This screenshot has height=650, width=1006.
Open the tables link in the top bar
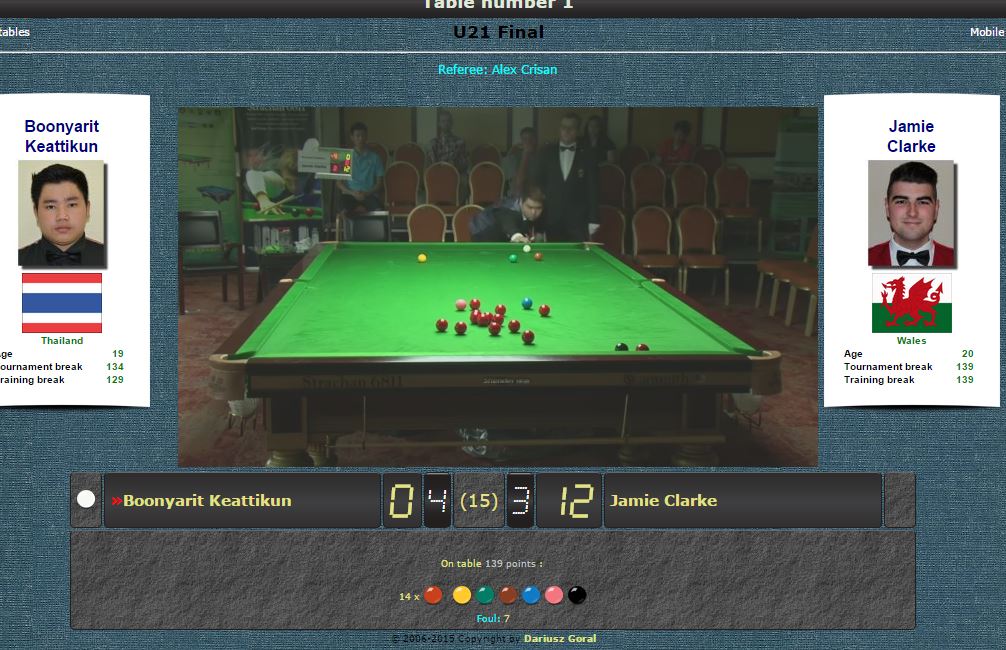[x=15, y=32]
